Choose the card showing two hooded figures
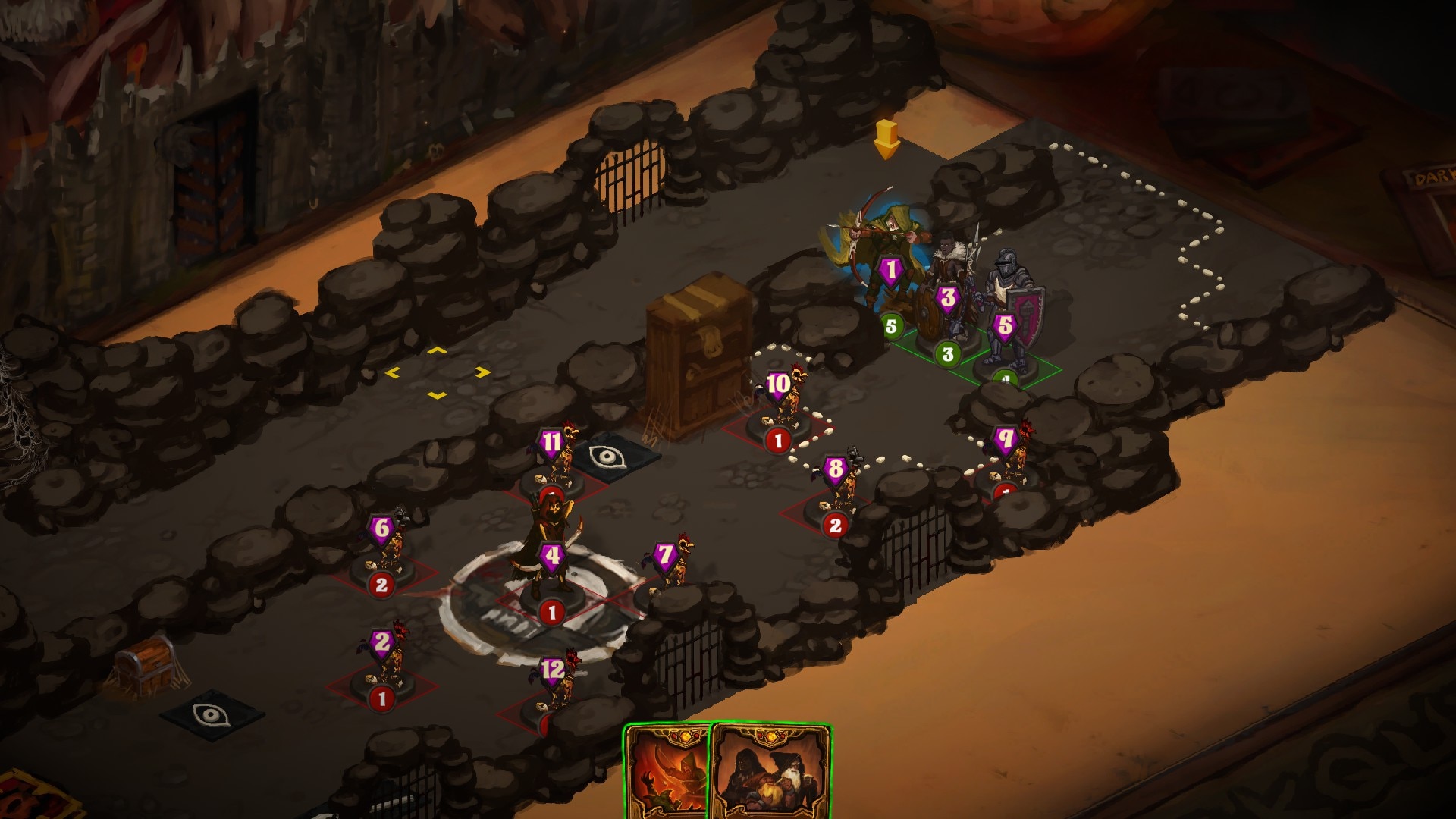 pos(770,772)
